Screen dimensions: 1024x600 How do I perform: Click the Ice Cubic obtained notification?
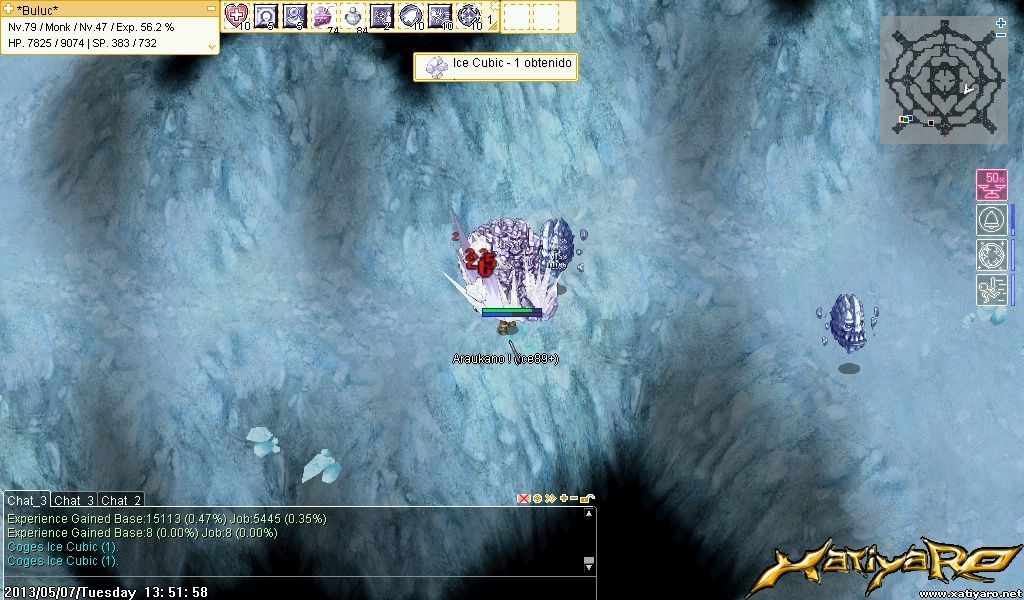pos(496,66)
